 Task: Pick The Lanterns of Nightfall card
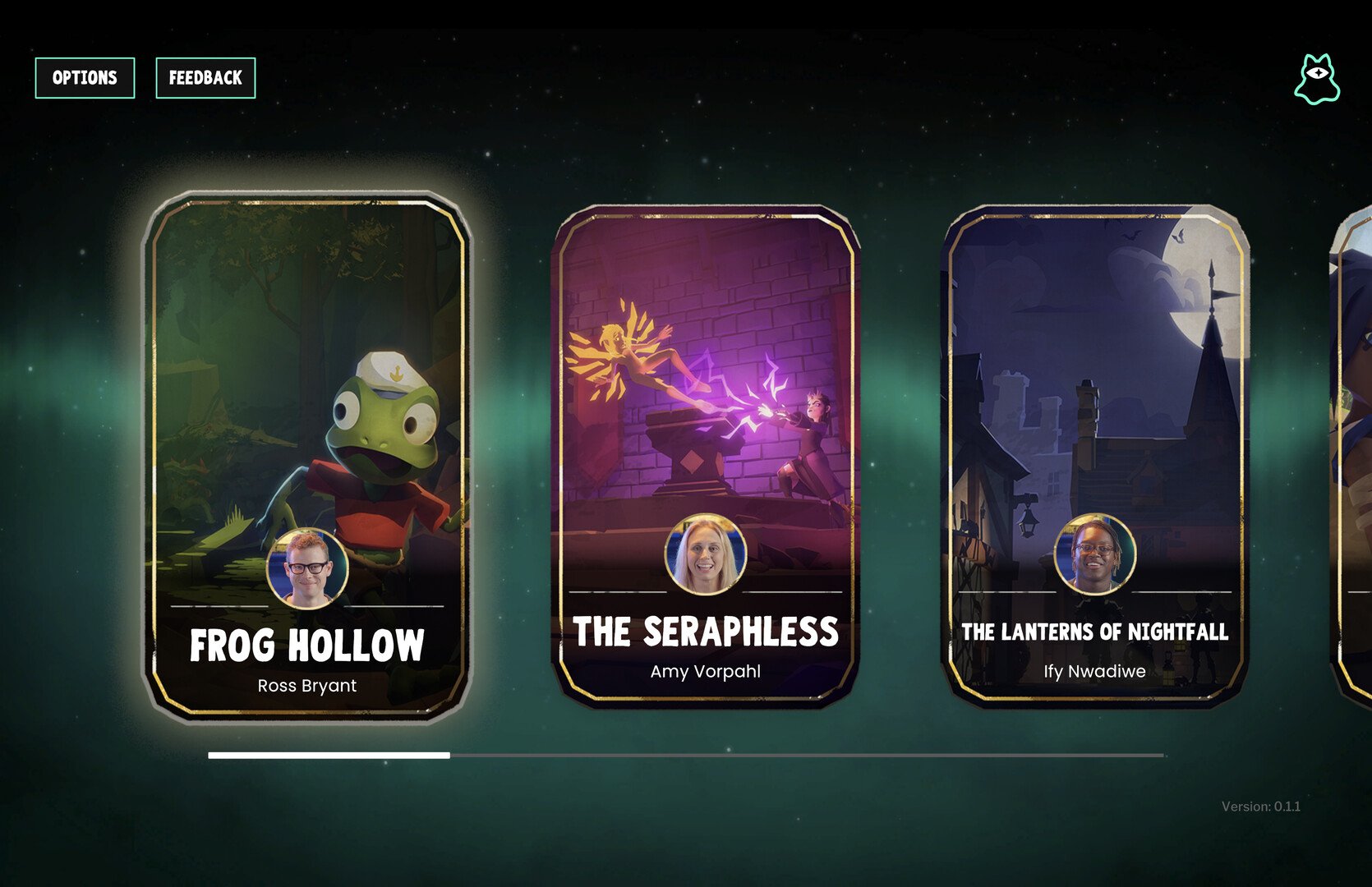[x=1094, y=457]
